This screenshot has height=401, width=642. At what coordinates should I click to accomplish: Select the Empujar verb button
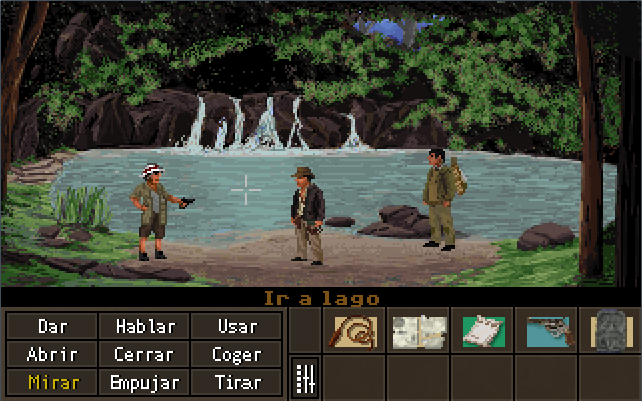(x=145, y=383)
